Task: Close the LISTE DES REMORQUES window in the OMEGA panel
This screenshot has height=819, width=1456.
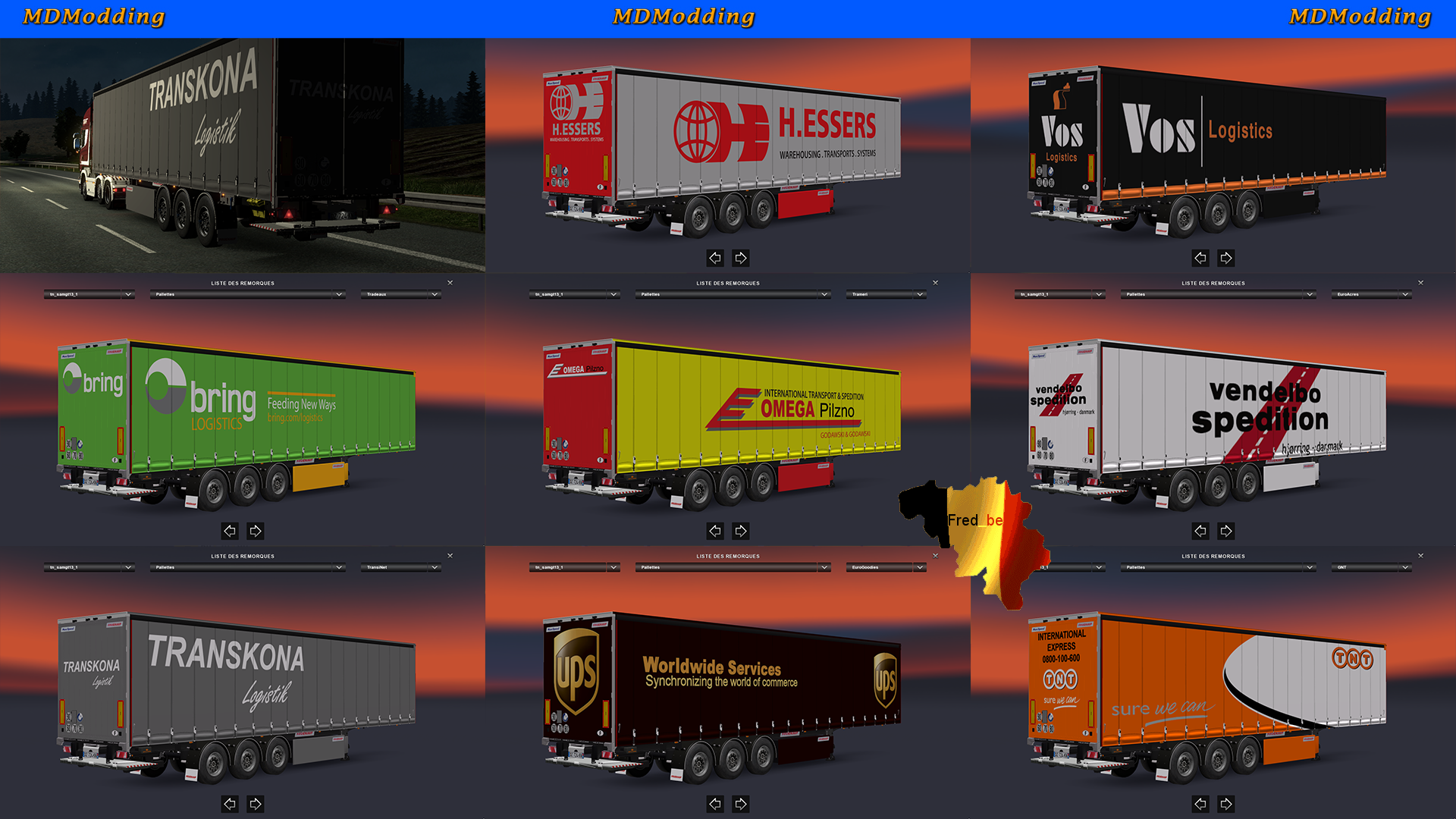Action: coord(935,282)
